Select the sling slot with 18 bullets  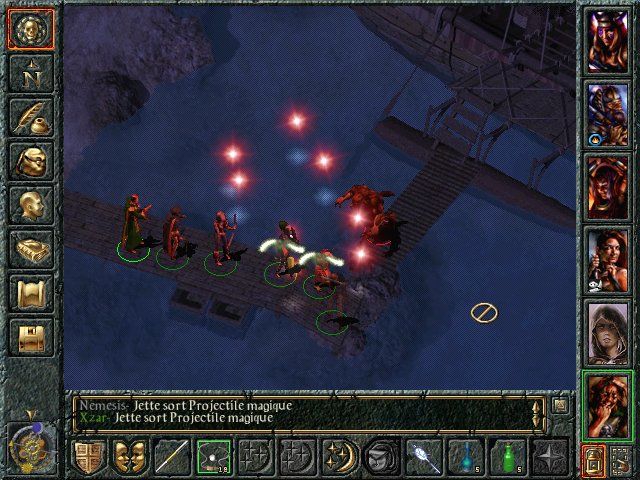click(x=212, y=457)
